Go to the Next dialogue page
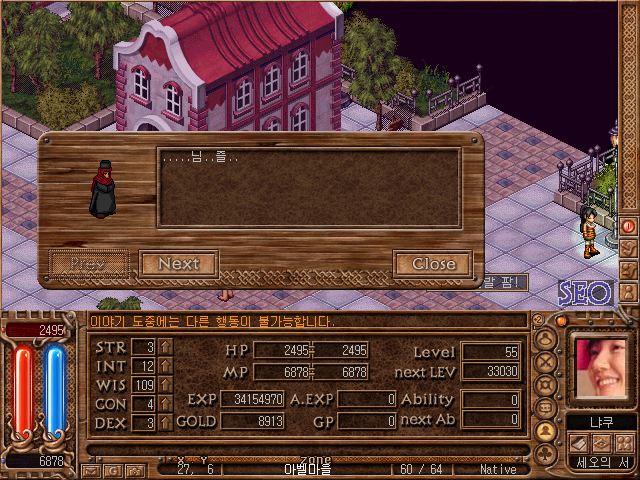 [178, 264]
